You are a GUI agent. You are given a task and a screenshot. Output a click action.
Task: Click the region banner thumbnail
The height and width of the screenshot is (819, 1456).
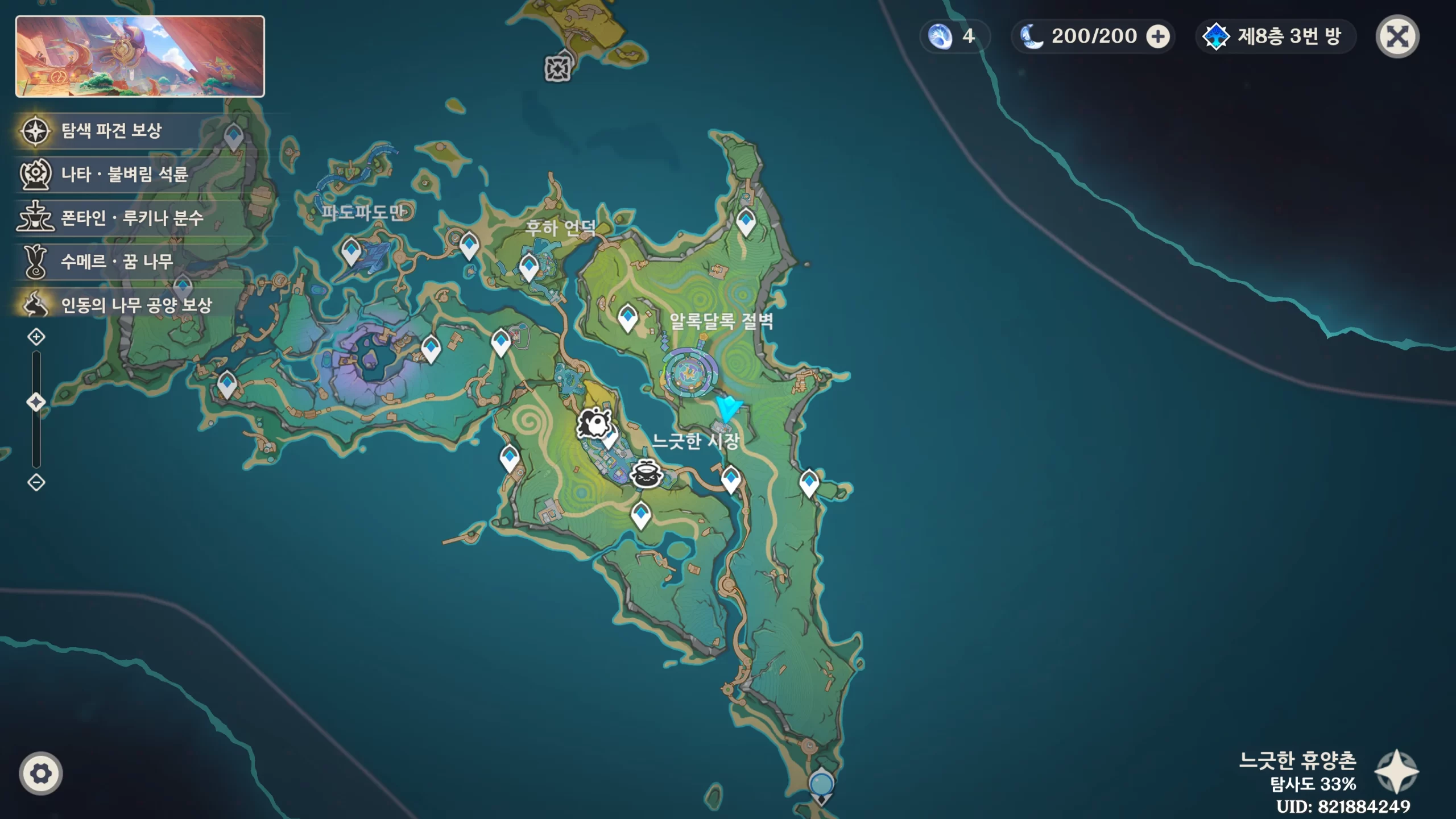(140, 56)
